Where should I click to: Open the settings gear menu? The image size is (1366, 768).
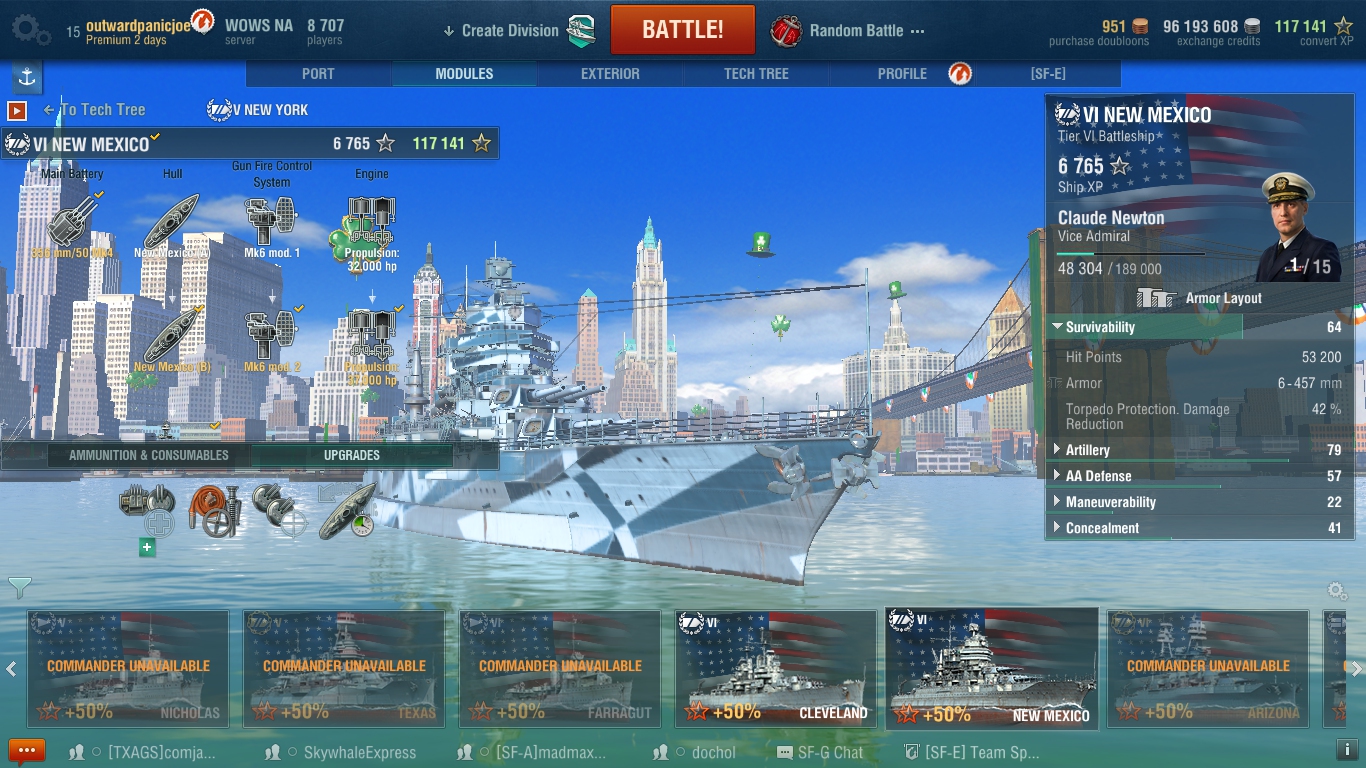[29, 30]
